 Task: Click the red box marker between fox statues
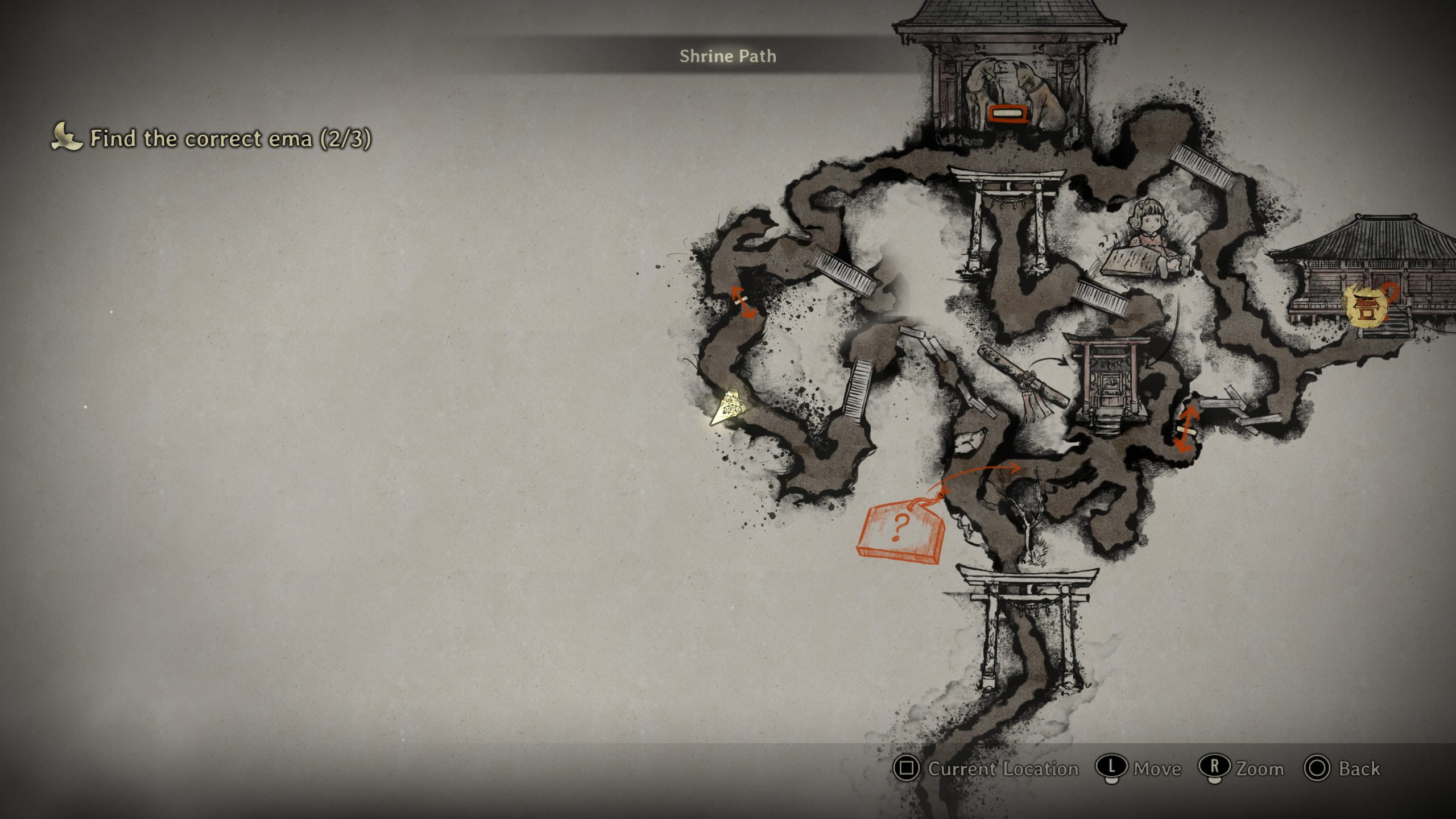[x=1009, y=113]
